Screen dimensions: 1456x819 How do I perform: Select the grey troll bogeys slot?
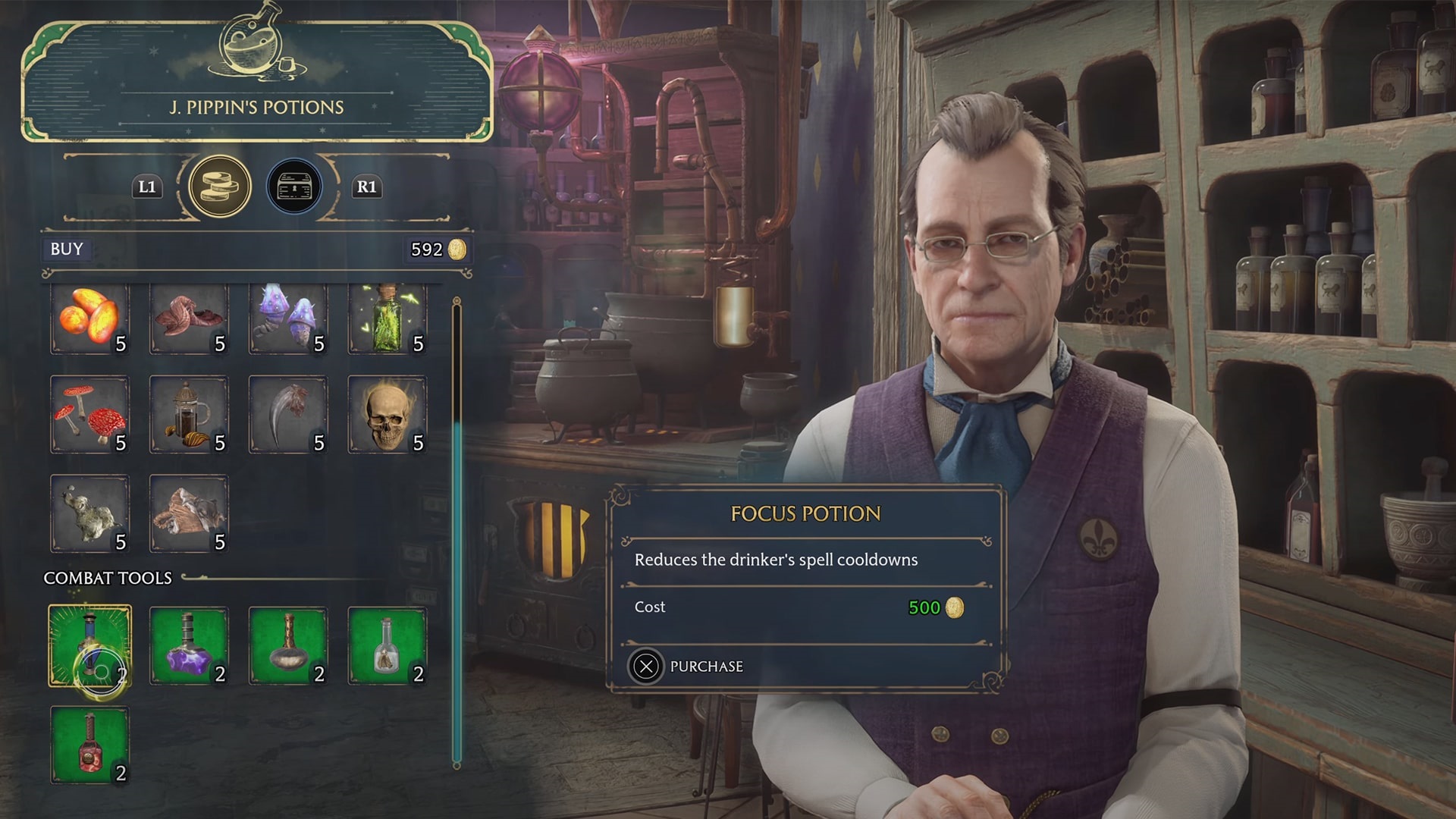pyautogui.click(x=89, y=514)
